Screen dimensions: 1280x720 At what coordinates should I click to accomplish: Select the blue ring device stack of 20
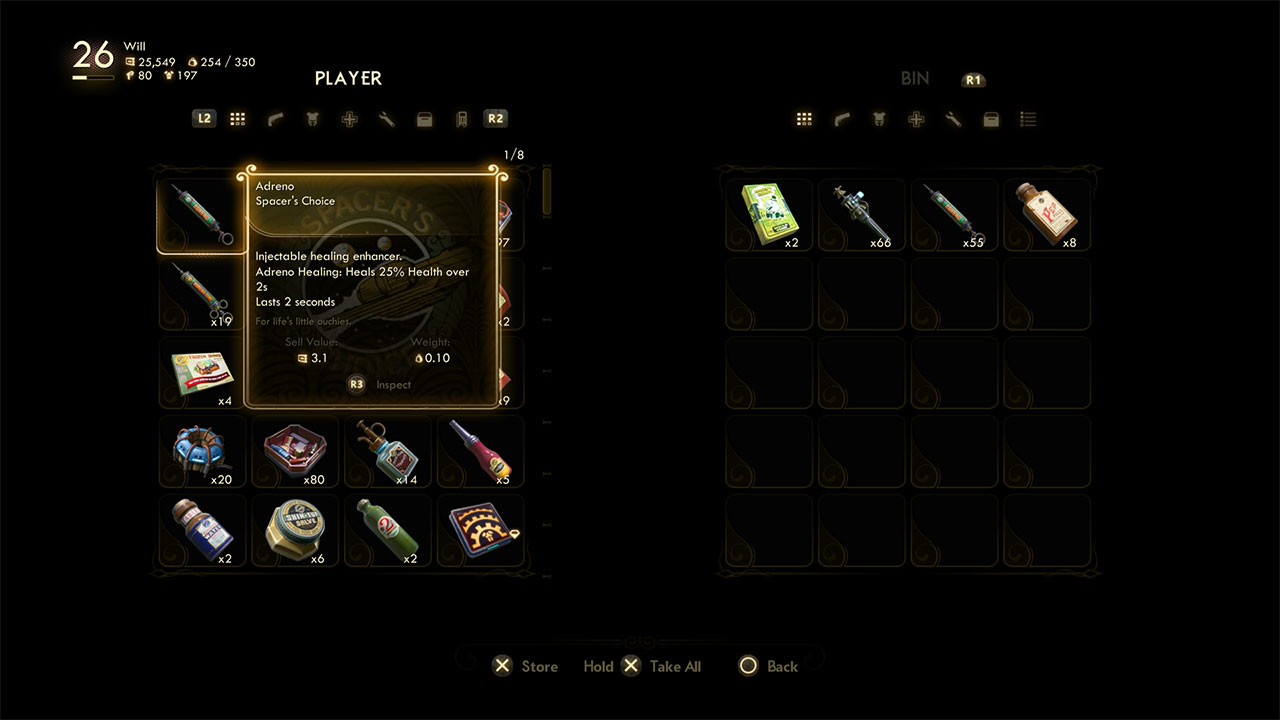pos(201,452)
